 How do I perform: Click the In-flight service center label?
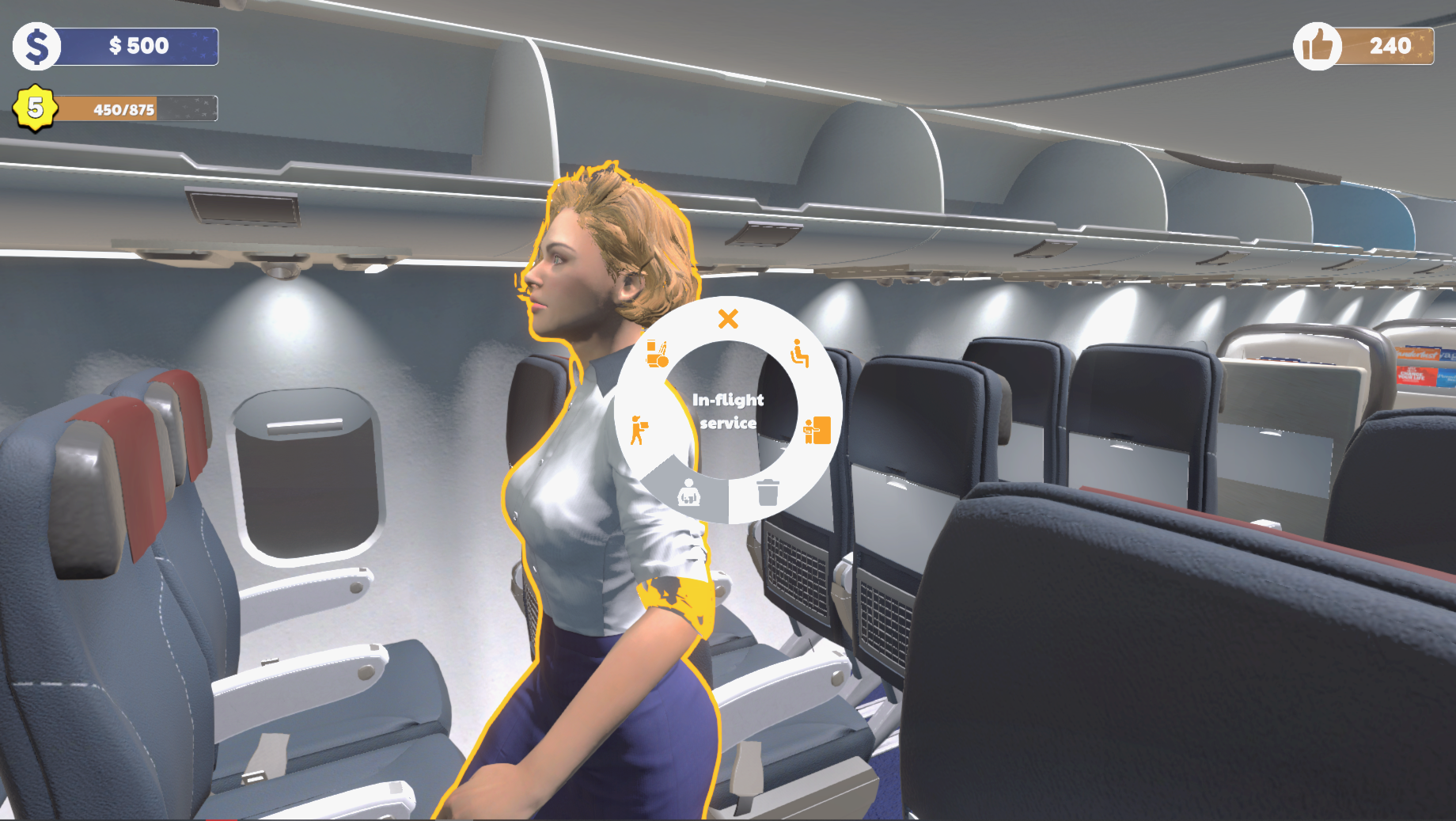click(x=728, y=412)
